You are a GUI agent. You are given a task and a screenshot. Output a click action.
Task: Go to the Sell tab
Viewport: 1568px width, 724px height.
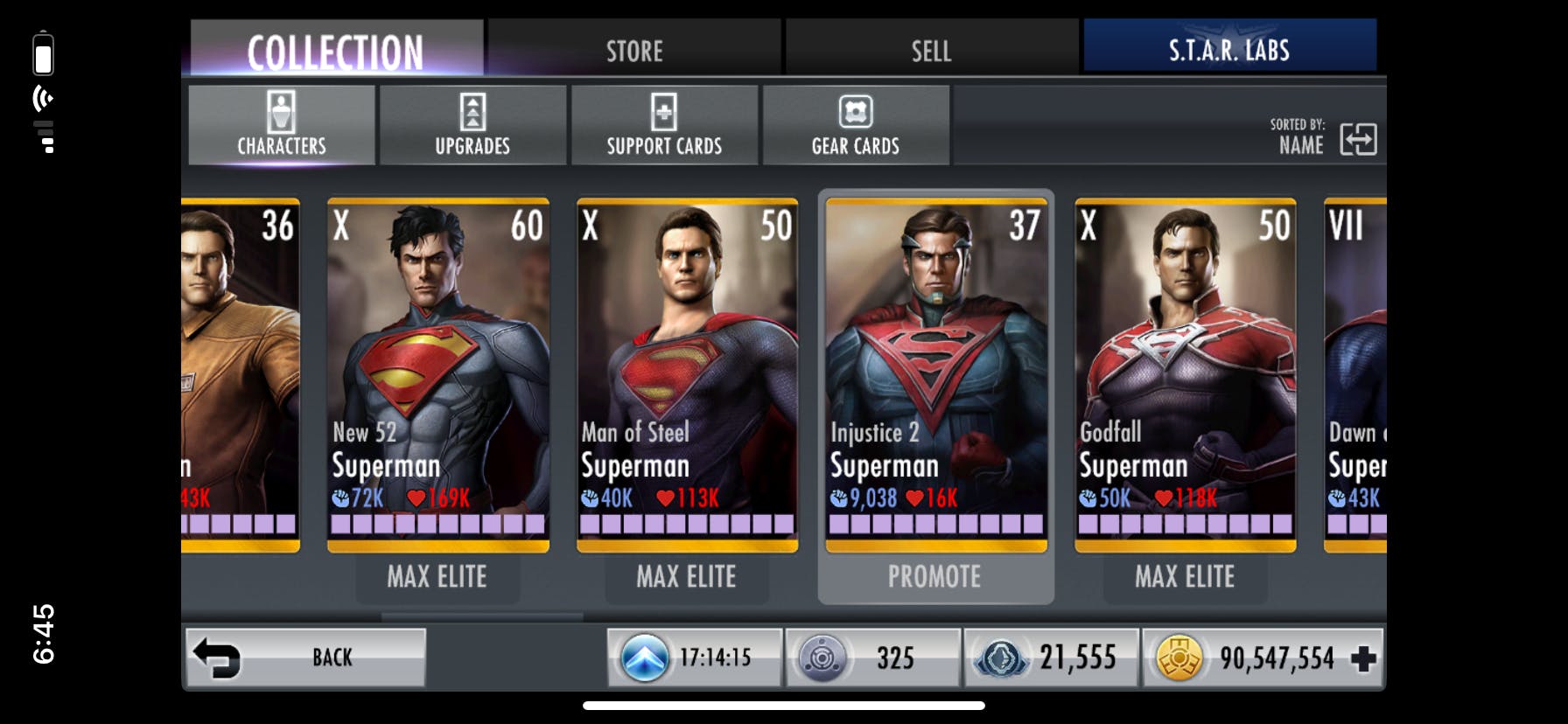click(x=931, y=49)
